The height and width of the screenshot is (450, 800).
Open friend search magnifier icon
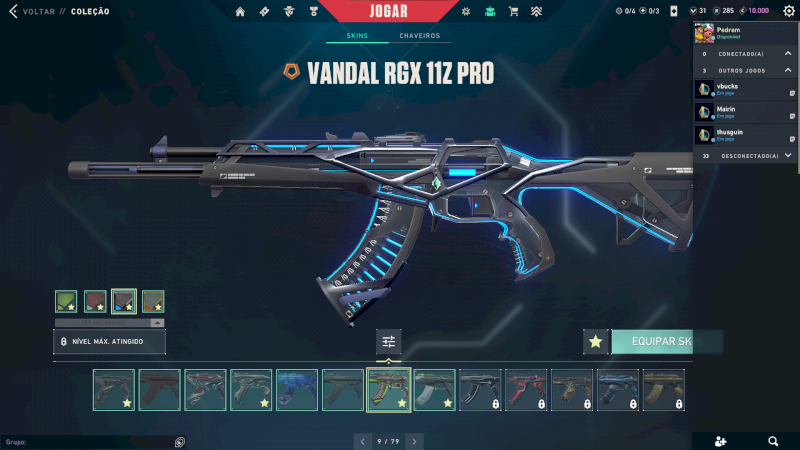click(x=773, y=441)
